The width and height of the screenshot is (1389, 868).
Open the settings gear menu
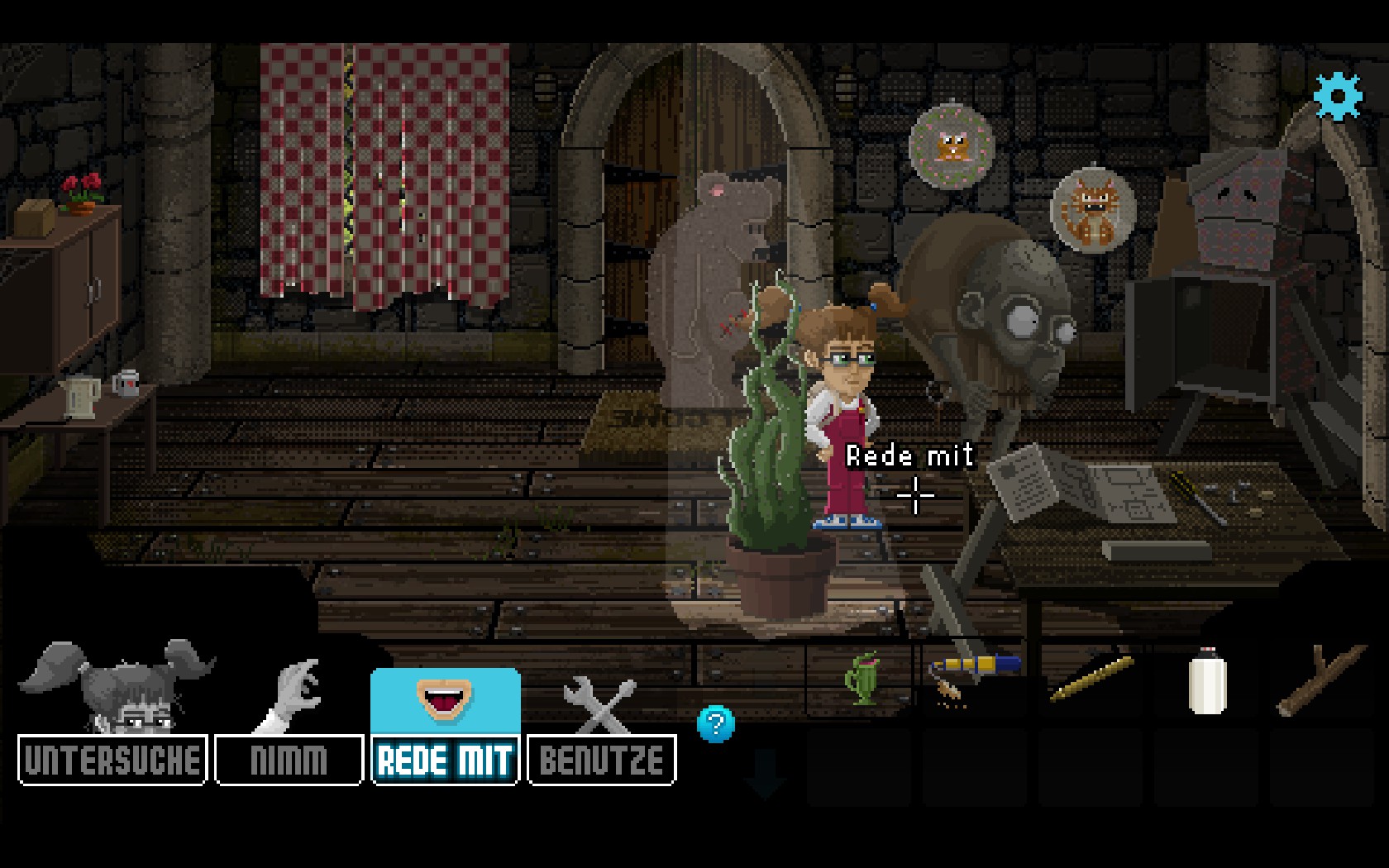pyautogui.click(x=1337, y=96)
